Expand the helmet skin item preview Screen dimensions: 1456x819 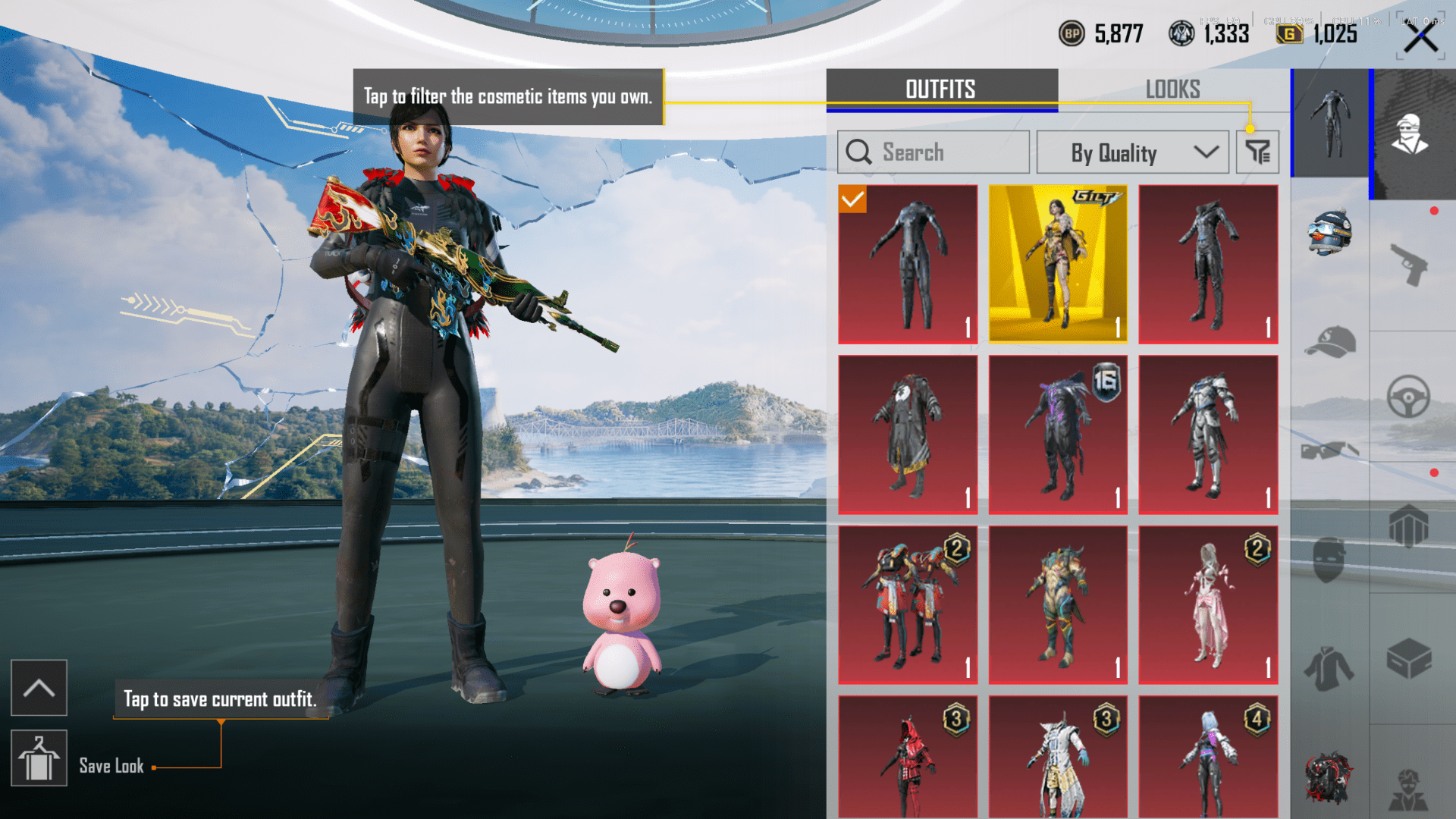tap(1331, 231)
